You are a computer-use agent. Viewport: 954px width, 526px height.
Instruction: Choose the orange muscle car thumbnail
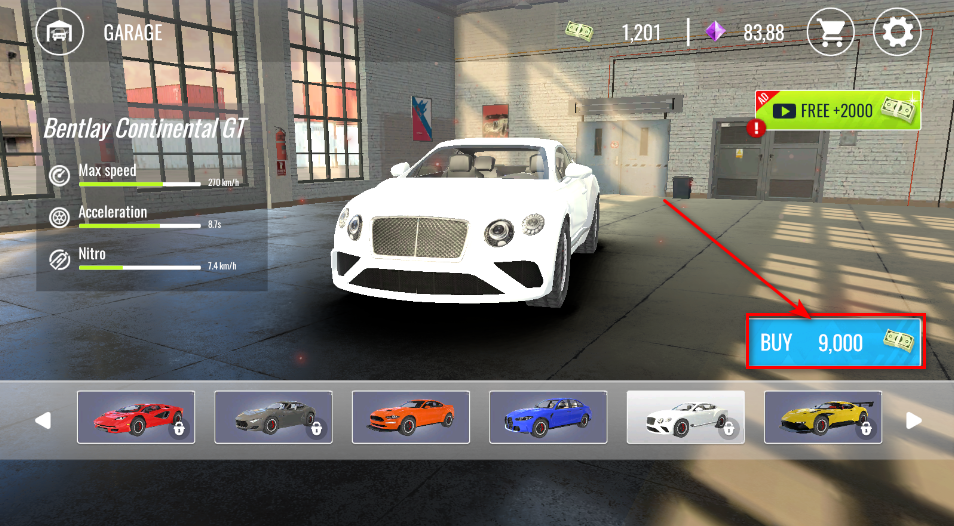[x=411, y=417]
